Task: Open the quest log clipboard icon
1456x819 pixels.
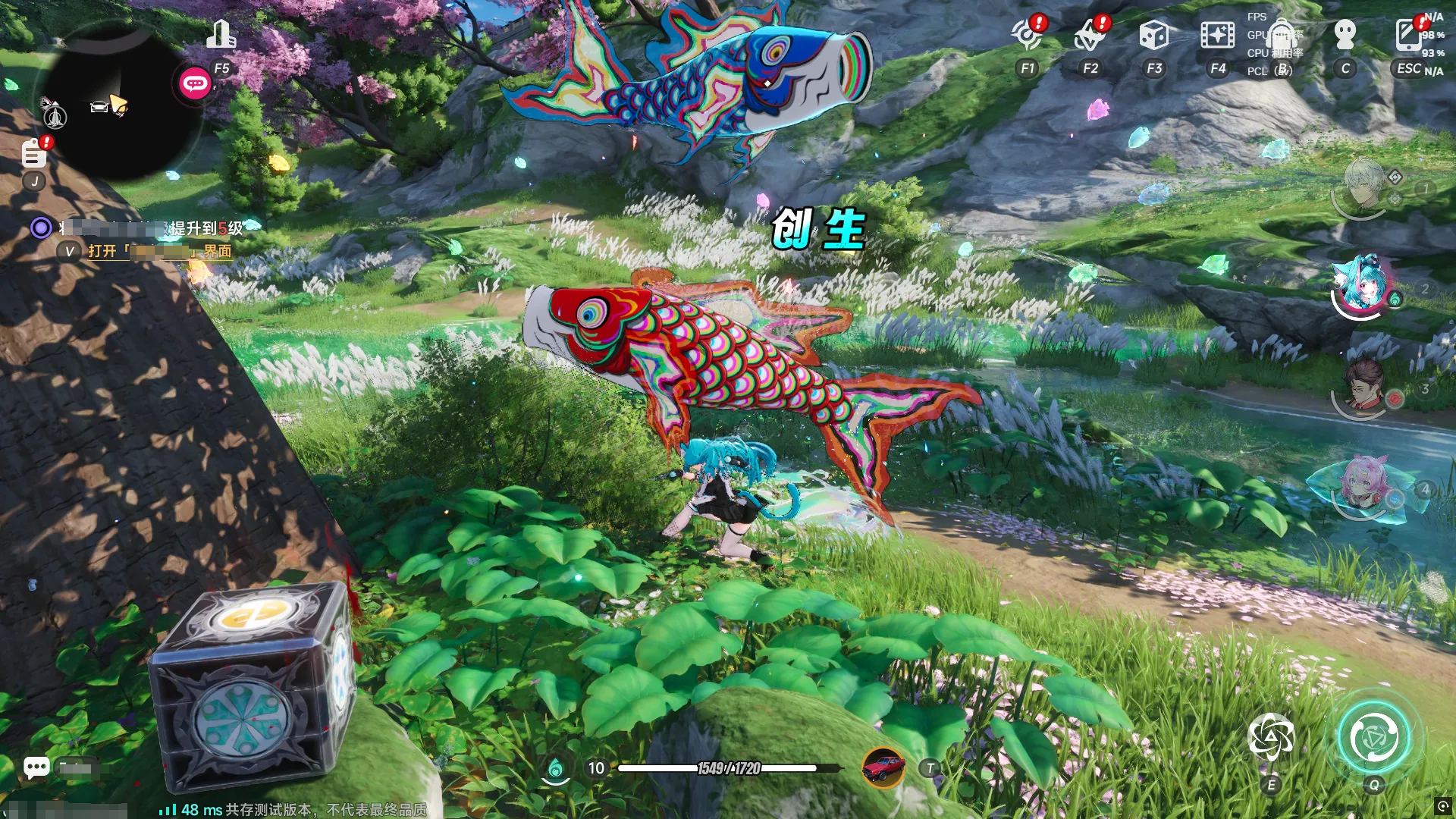Action: (33, 154)
